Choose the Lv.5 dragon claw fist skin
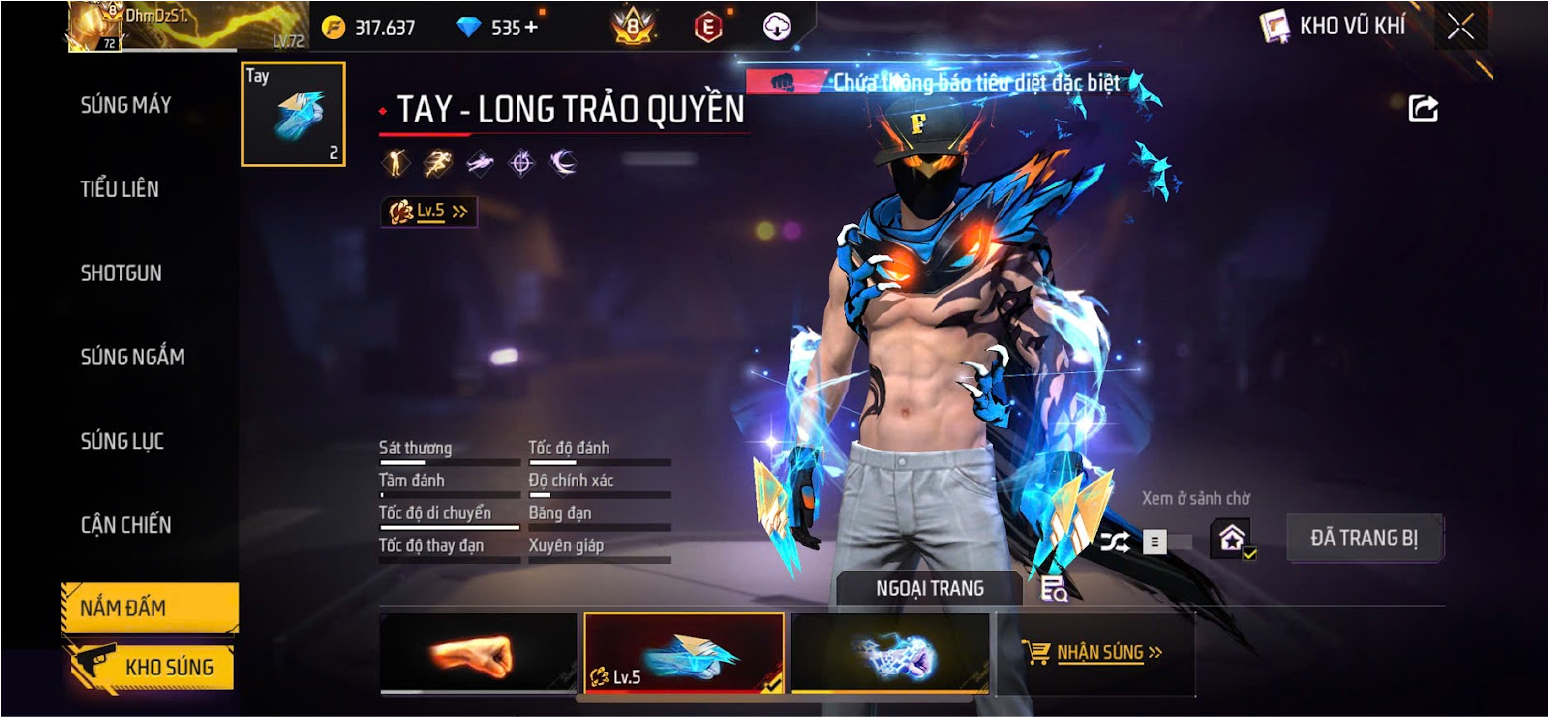 tap(684, 653)
